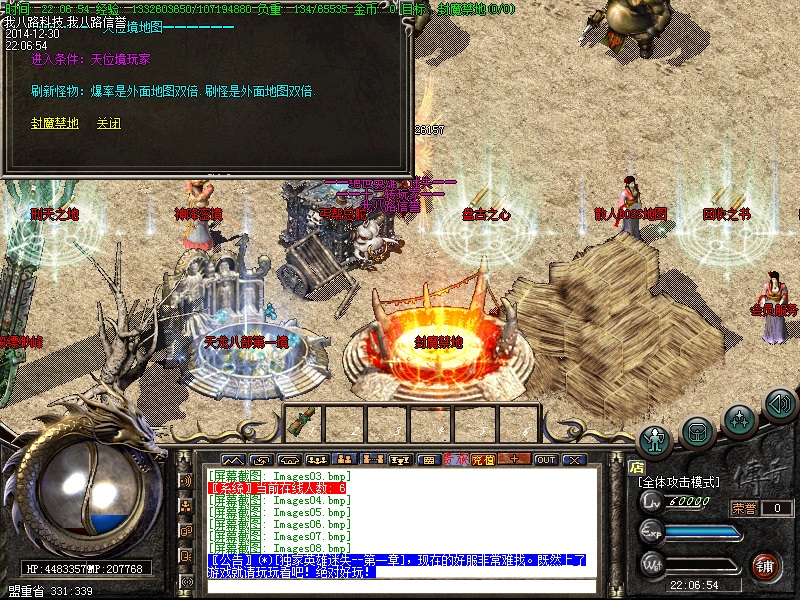Open the 贵族 noble button
Image resolution: width=800 pixels, height=600 pixels.
coord(456,460)
